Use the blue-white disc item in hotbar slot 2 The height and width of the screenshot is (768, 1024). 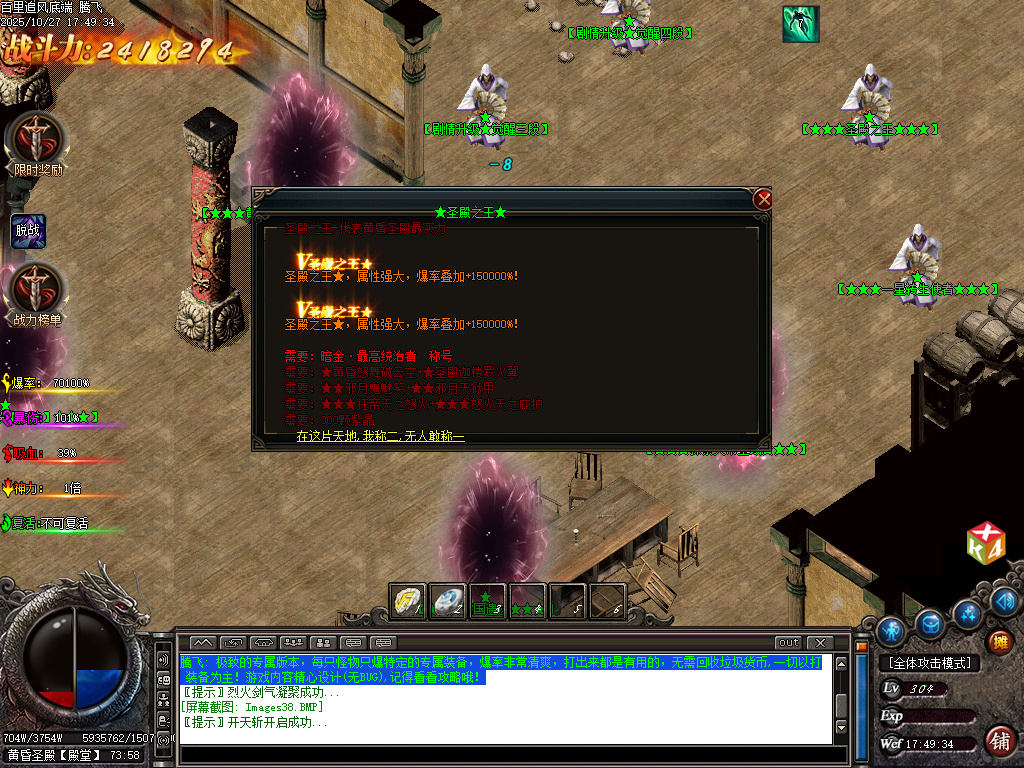(x=447, y=600)
